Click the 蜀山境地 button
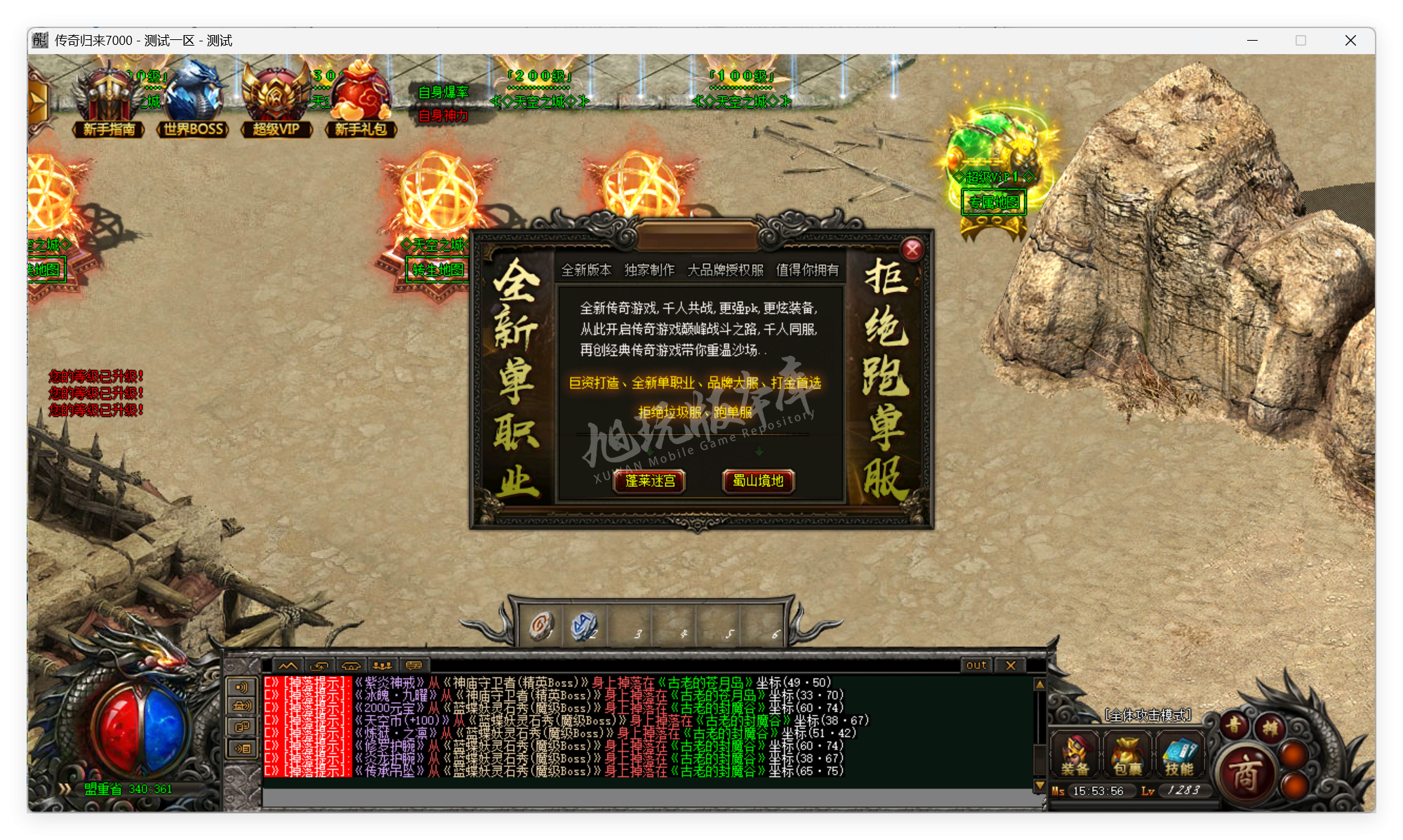This screenshot has width=1403, height=840. [759, 482]
